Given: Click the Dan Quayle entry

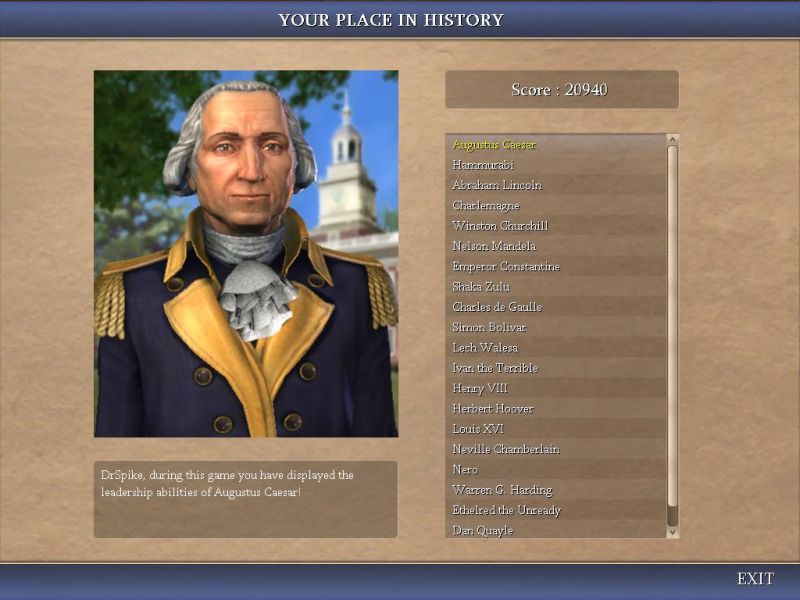Looking at the screenshot, I should [x=483, y=530].
